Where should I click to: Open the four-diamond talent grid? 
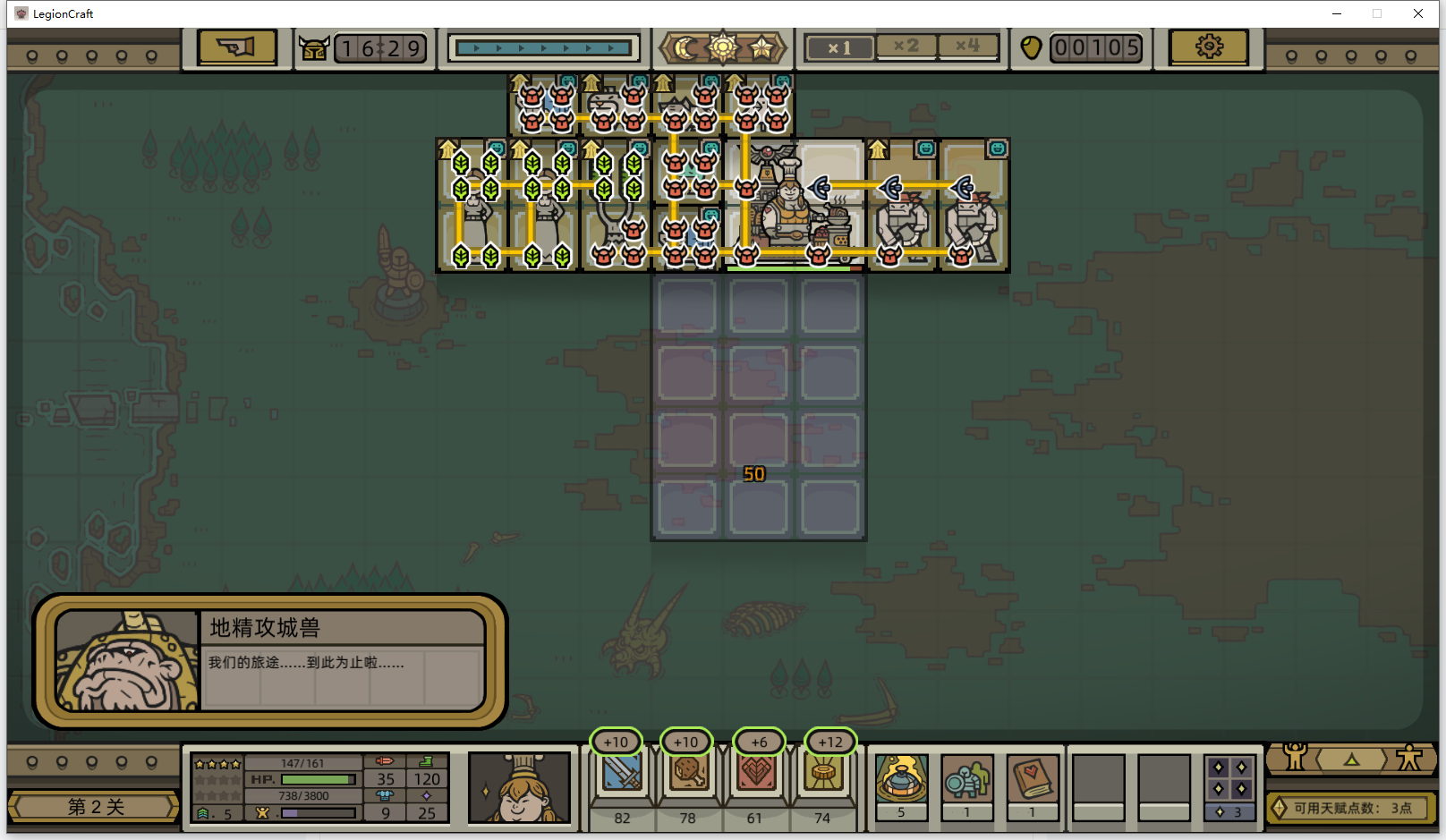[x=1229, y=778]
